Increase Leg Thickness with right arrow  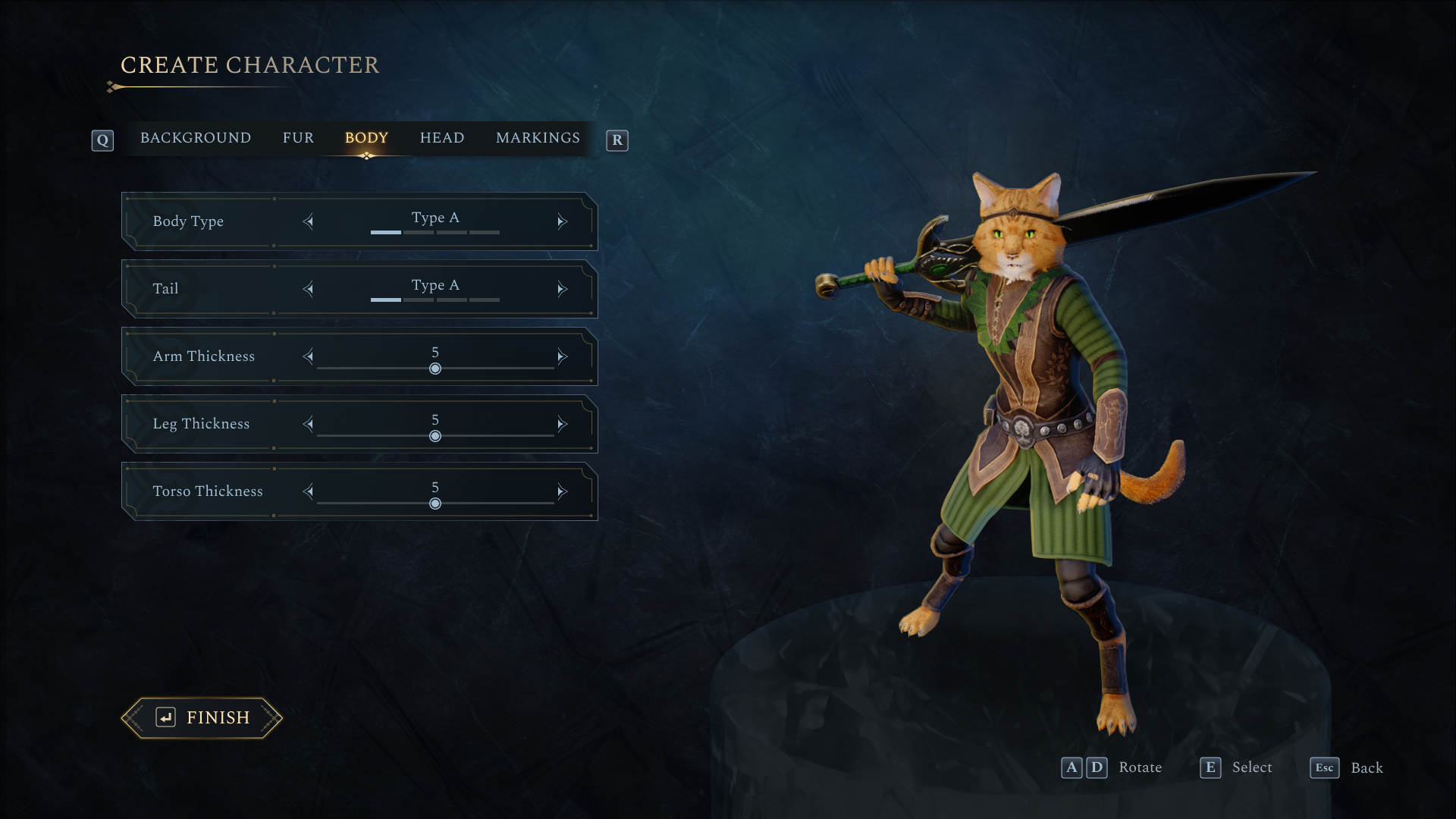point(562,424)
